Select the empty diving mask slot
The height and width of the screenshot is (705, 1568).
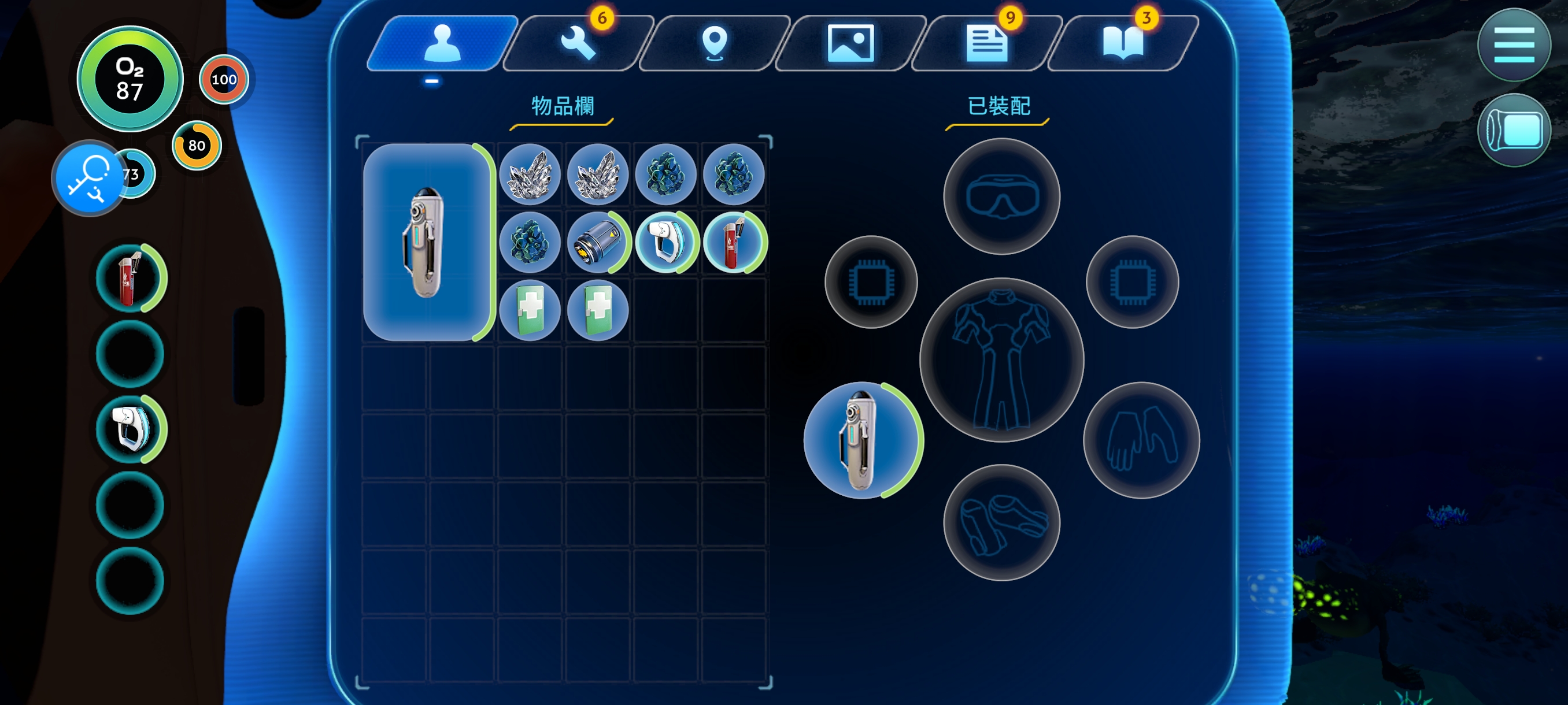pyautogui.click(x=1001, y=196)
